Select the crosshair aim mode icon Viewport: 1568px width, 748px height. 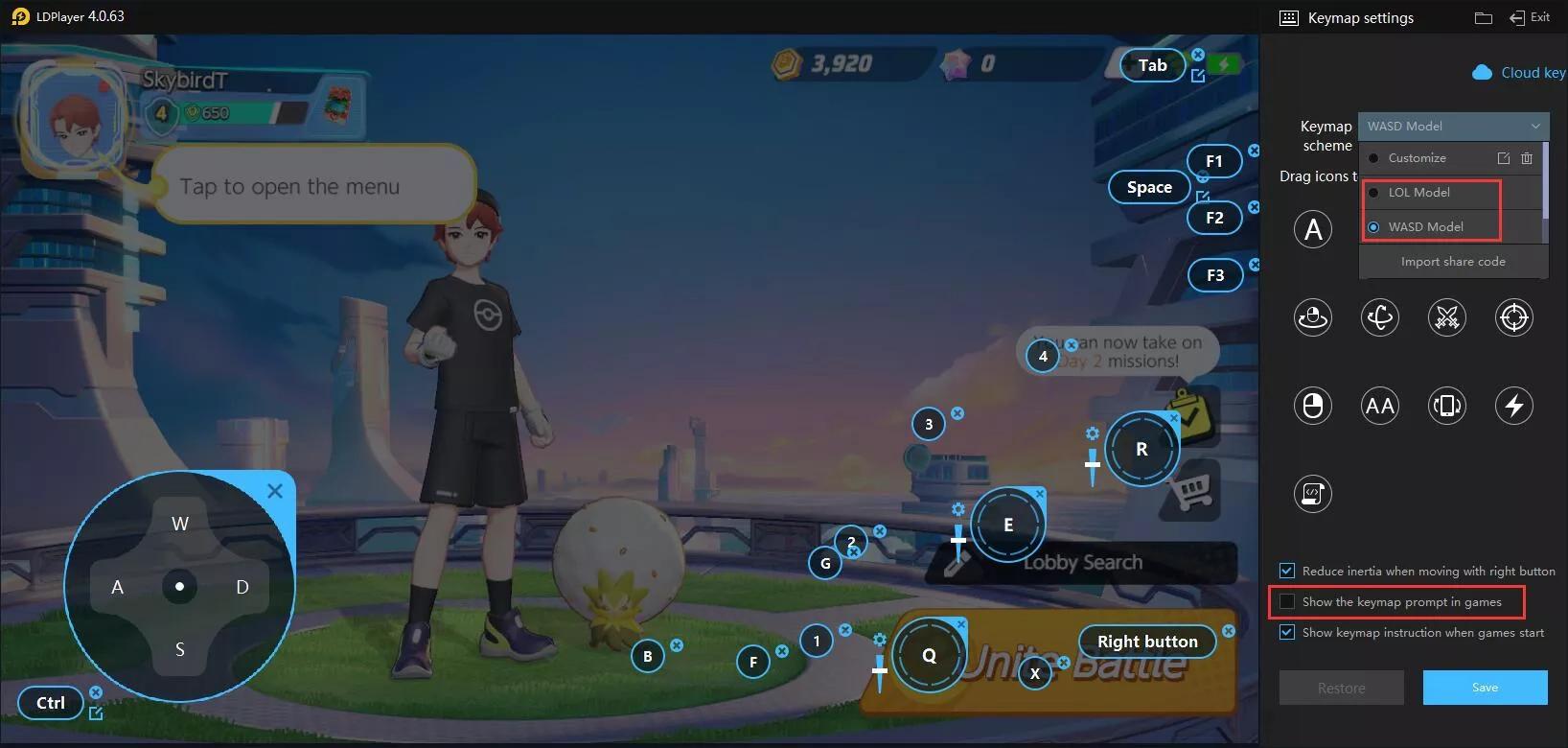[x=1514, y=317]
